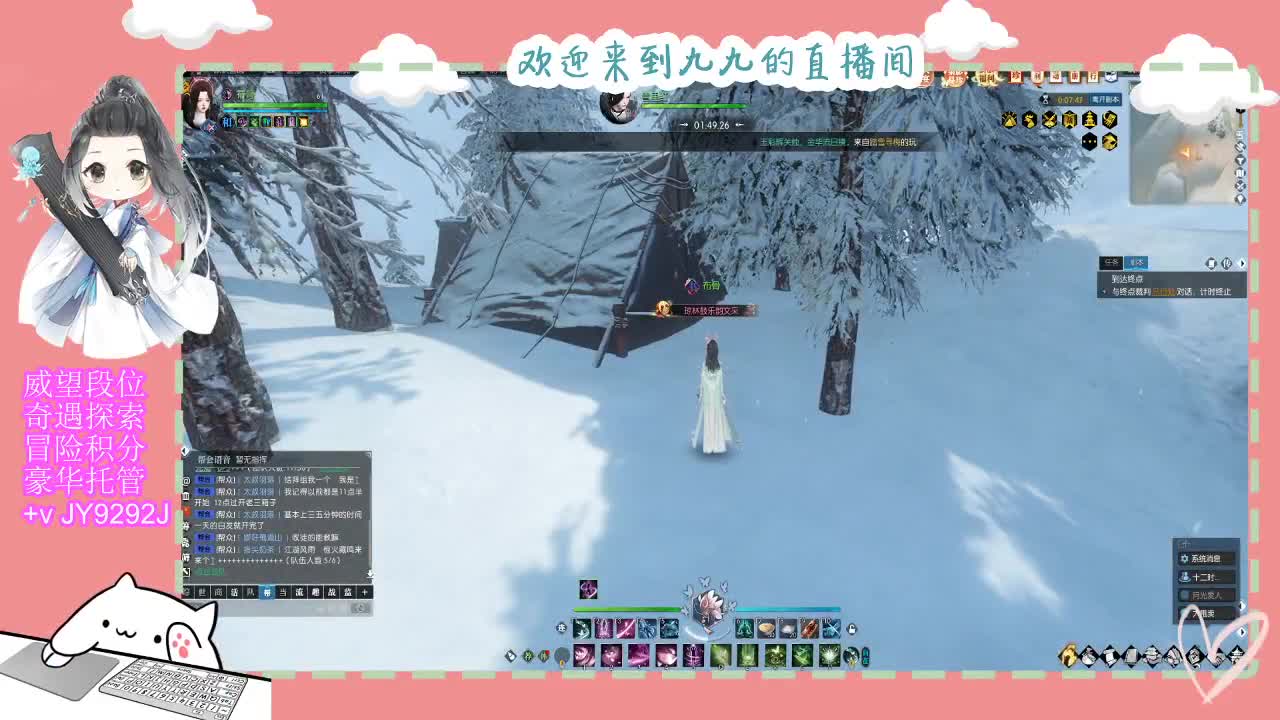
Task: Expand the quest tracker with its right arrow
Action: coord(1243,264)
